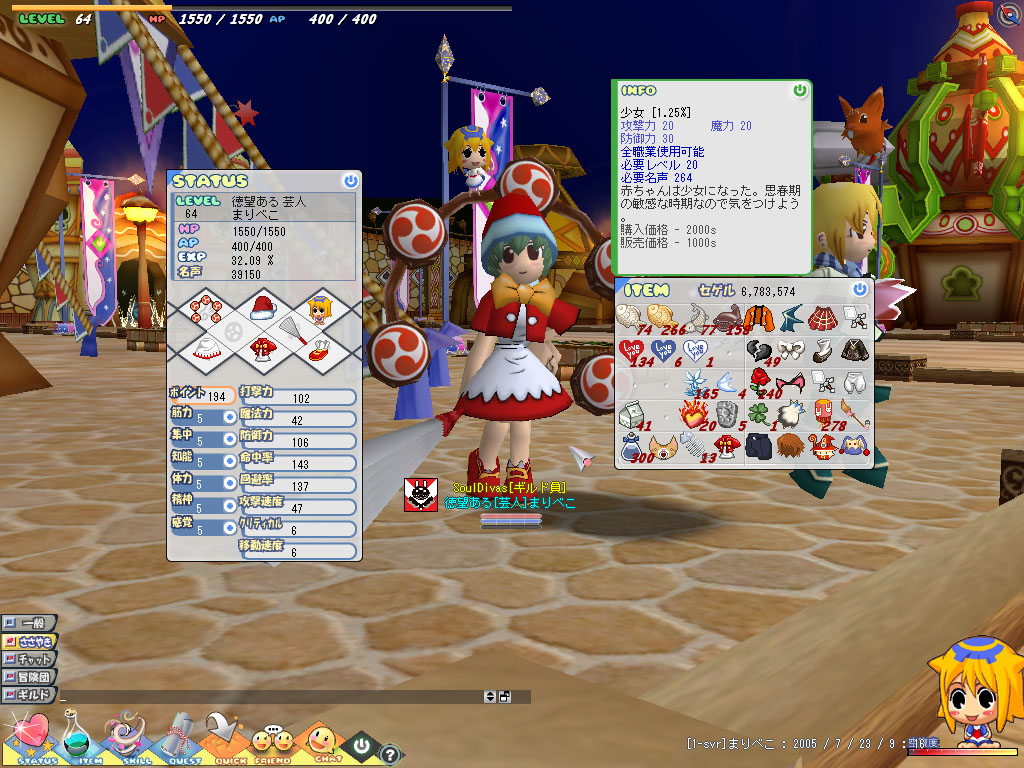The image size is (1024, 768).
Task: Click the chat input field
Action: [x=270, y=696]
